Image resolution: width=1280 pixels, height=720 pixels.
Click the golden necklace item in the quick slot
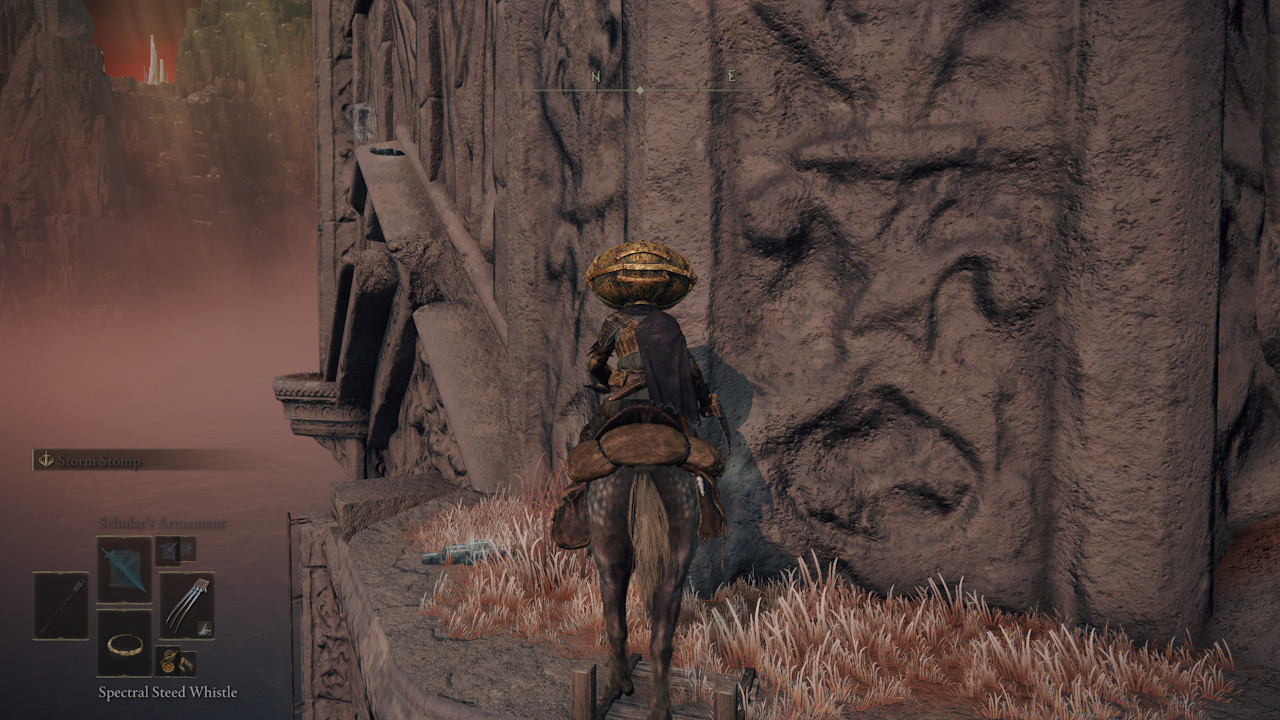click(x=124, y=645)
